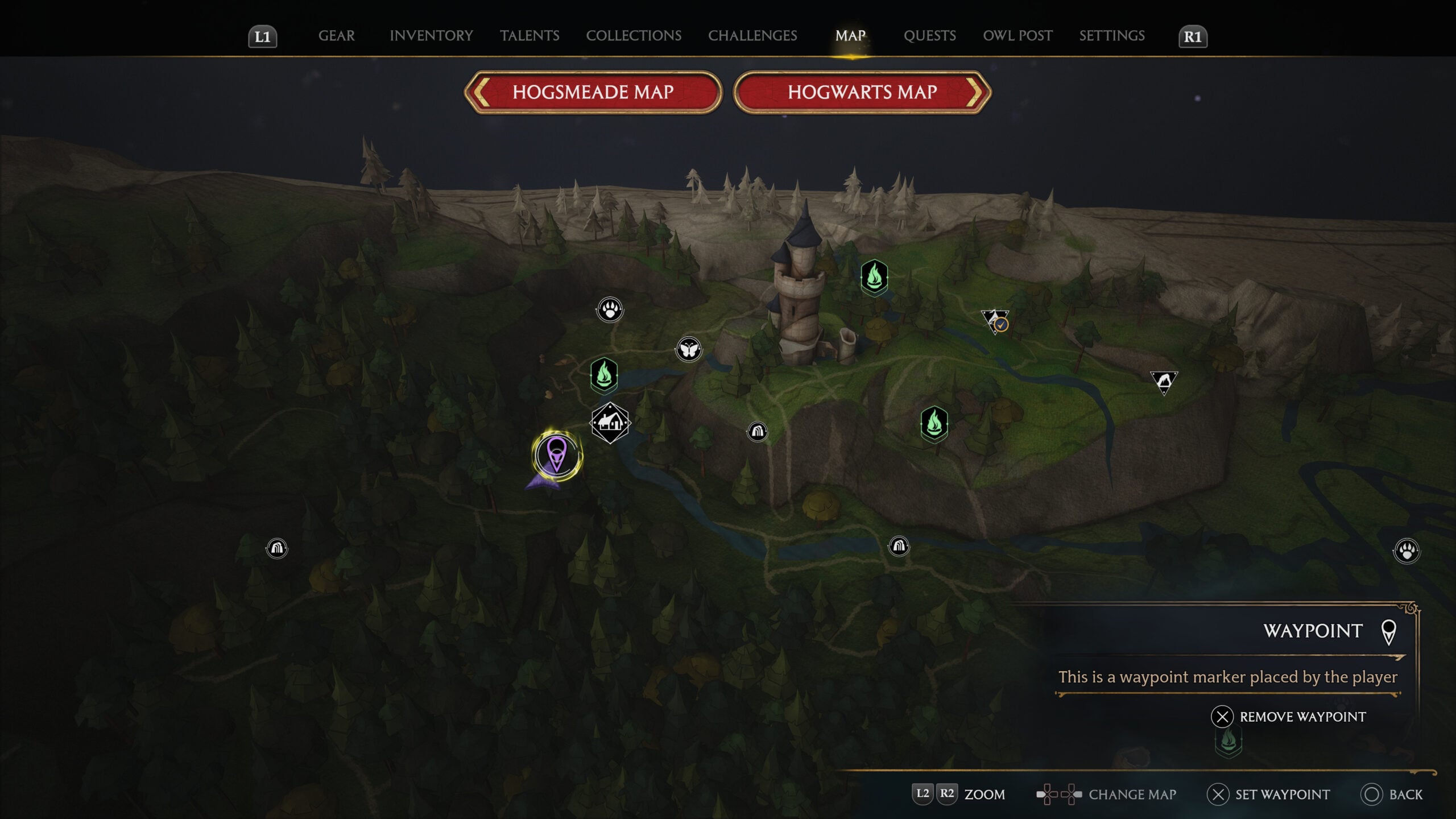The width and height of the screenshot is (1456, 819).
Task: Go to the Talents tab
Action: click(530, 36)
